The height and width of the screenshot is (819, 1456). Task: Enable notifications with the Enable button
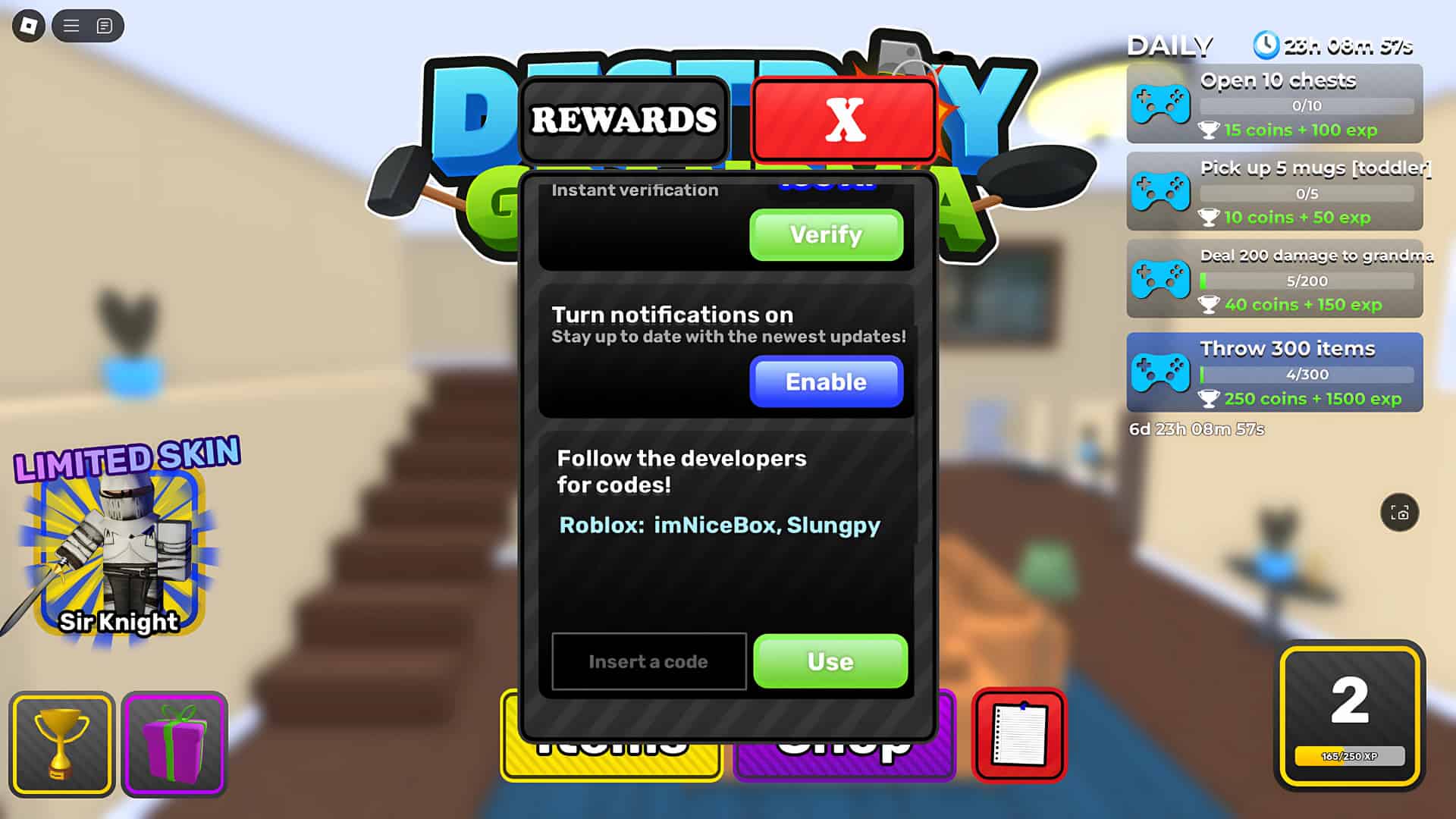[825, 382]
